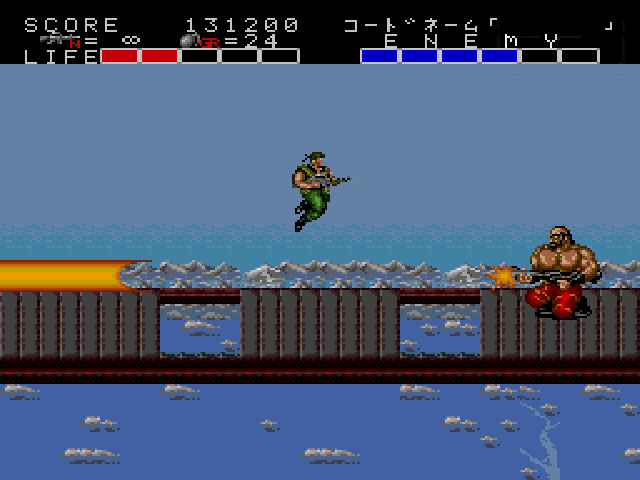This screenshot has width=640, height=480.
Task: Select the machine gun weapon icon
Action: (60, 40)
